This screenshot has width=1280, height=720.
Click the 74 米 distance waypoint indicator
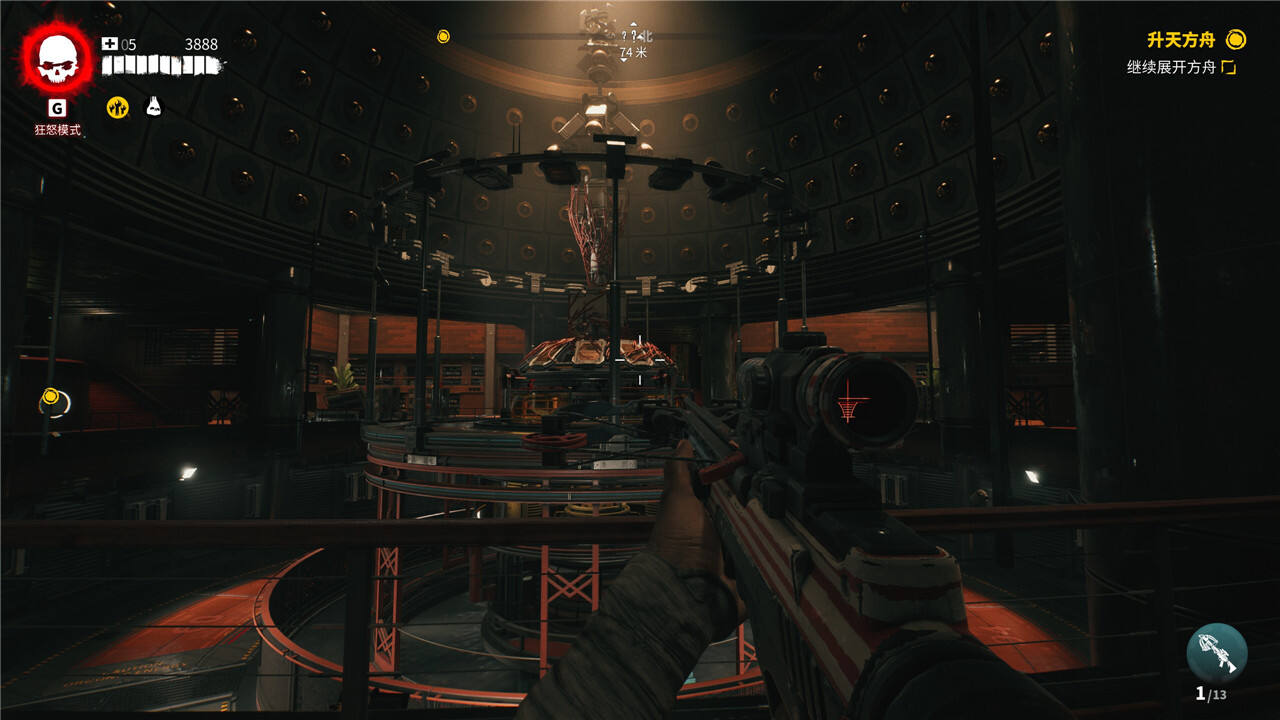point(633,52)
